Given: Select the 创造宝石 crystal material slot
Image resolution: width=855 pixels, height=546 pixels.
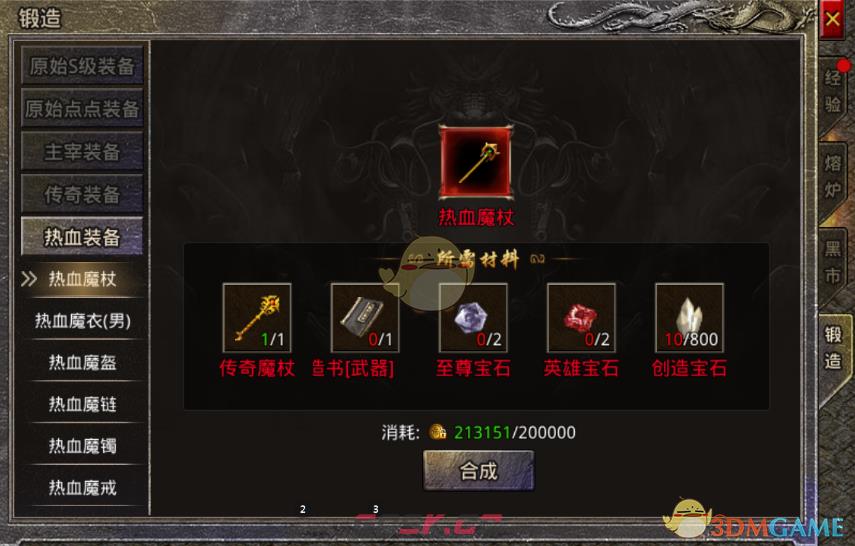Looking at the screenshot, I should [689, 318].
